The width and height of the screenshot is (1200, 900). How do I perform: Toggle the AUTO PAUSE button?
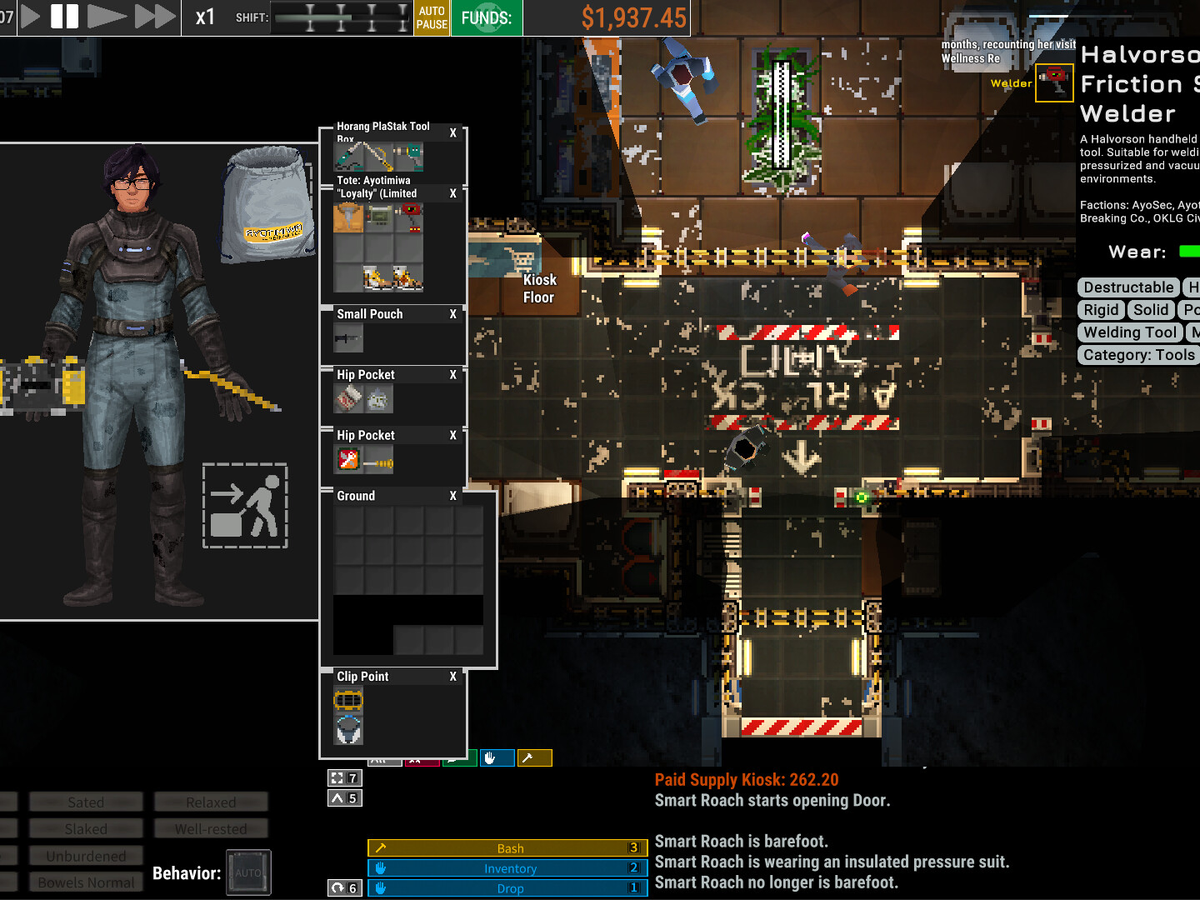point(432,17)
